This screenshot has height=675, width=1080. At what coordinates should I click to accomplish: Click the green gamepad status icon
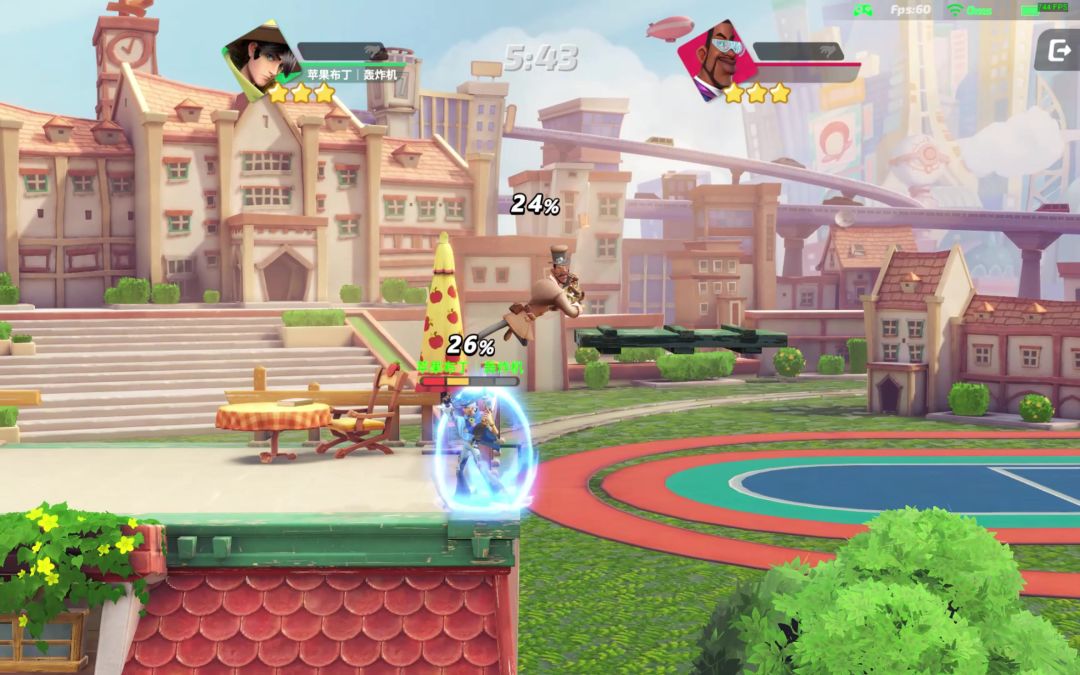(861, 10)
